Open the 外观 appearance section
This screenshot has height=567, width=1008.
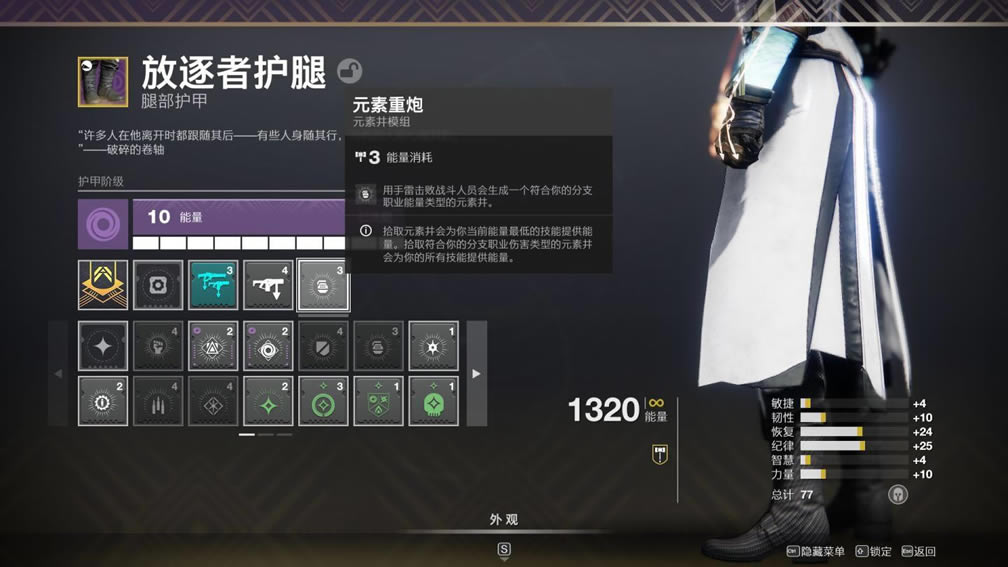(504, 520)
